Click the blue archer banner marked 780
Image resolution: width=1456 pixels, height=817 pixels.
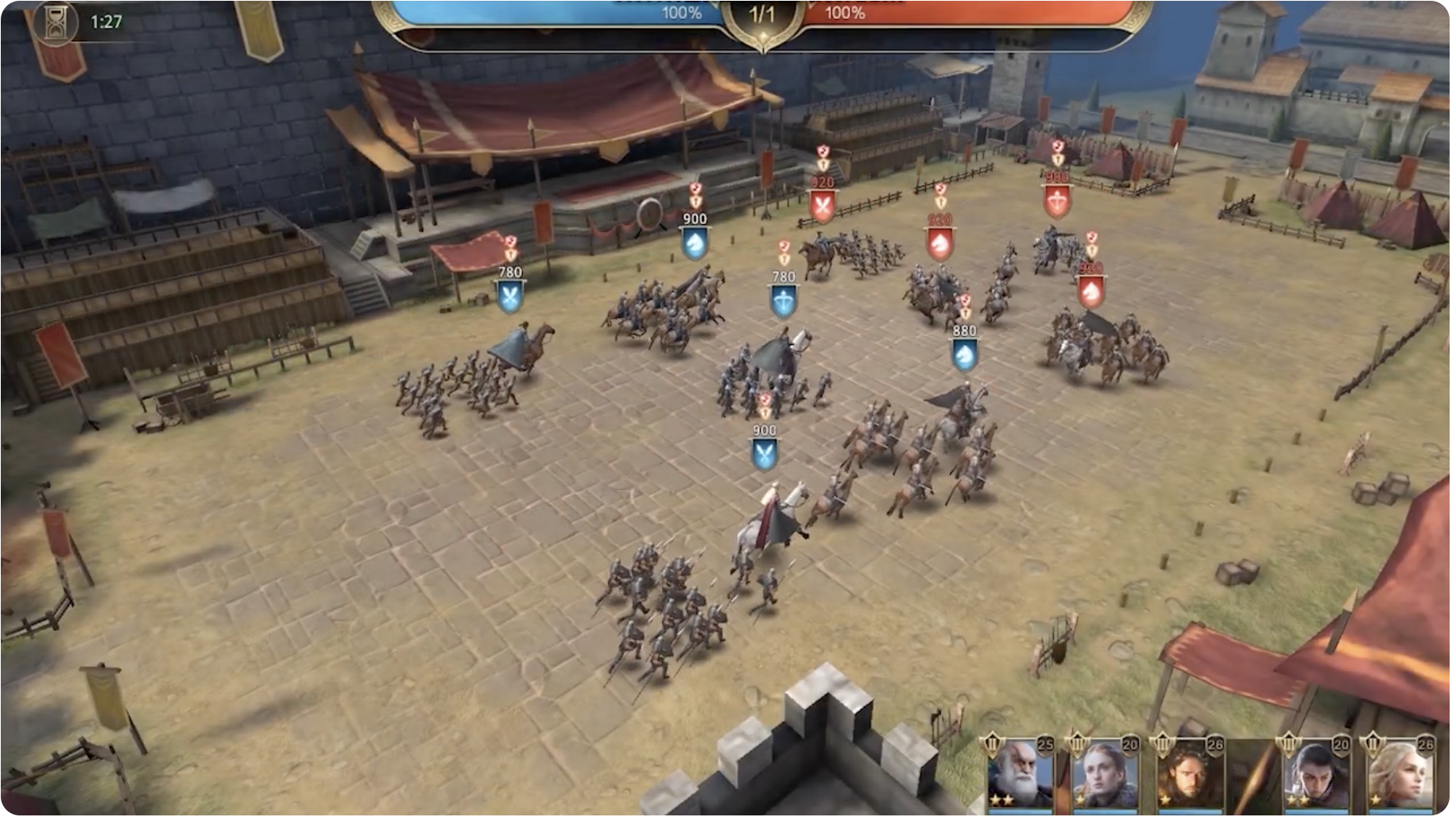tap(784, 300)
